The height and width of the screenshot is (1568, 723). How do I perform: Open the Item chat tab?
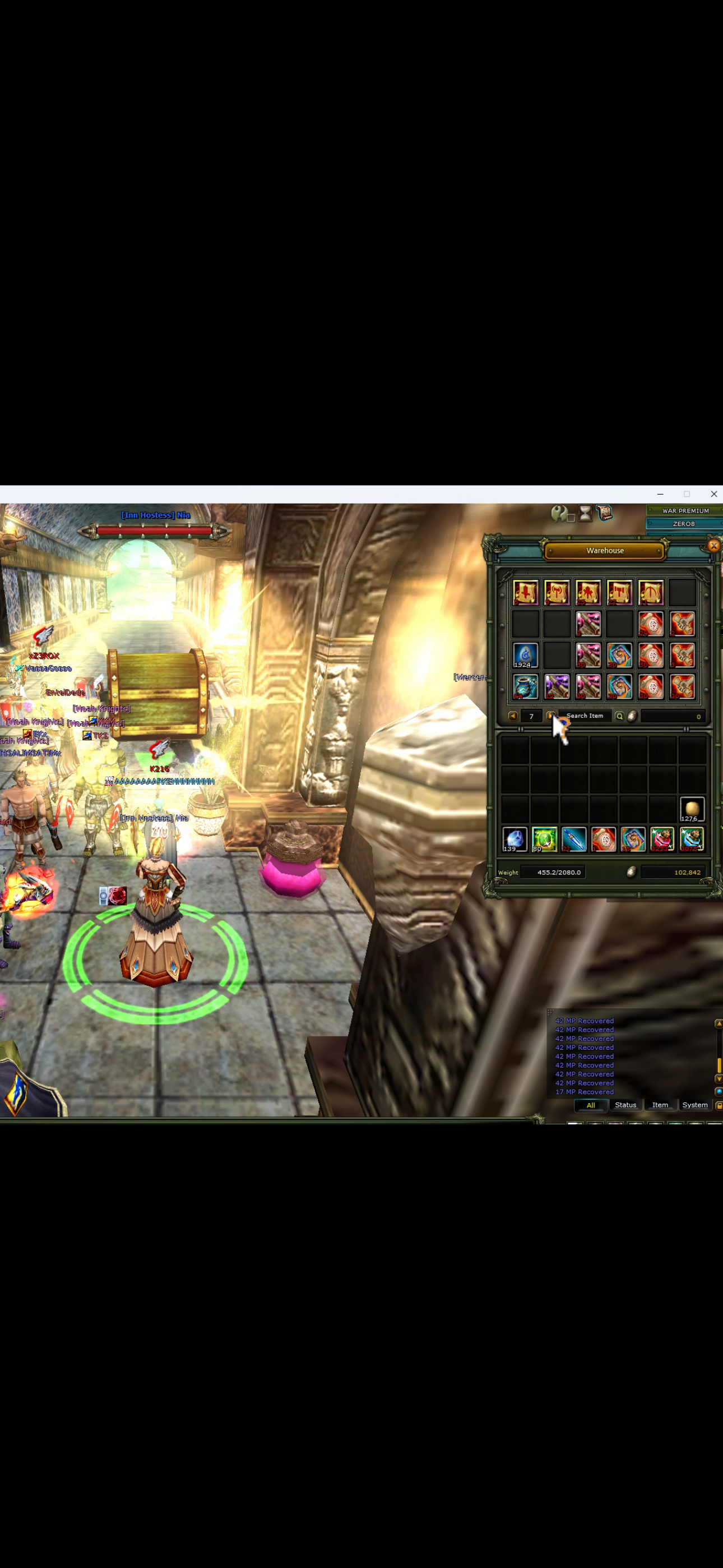tap(660, 1105)
